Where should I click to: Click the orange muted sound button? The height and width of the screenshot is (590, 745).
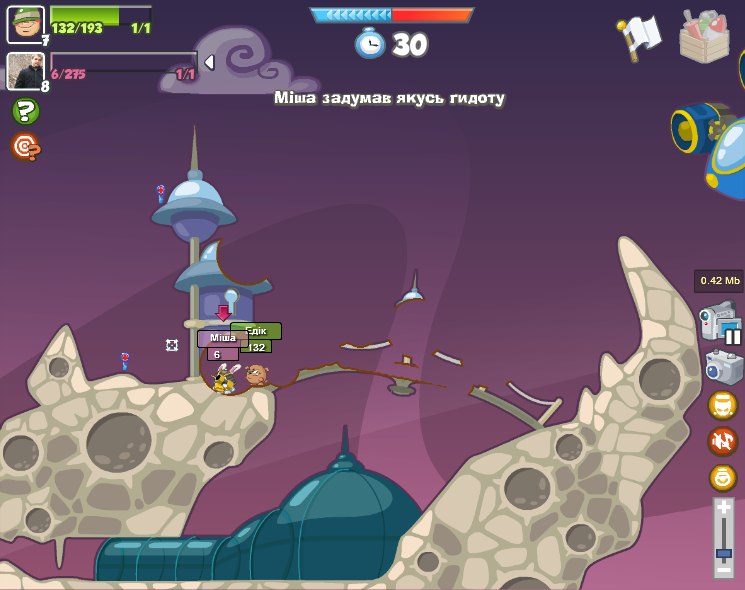723,441
